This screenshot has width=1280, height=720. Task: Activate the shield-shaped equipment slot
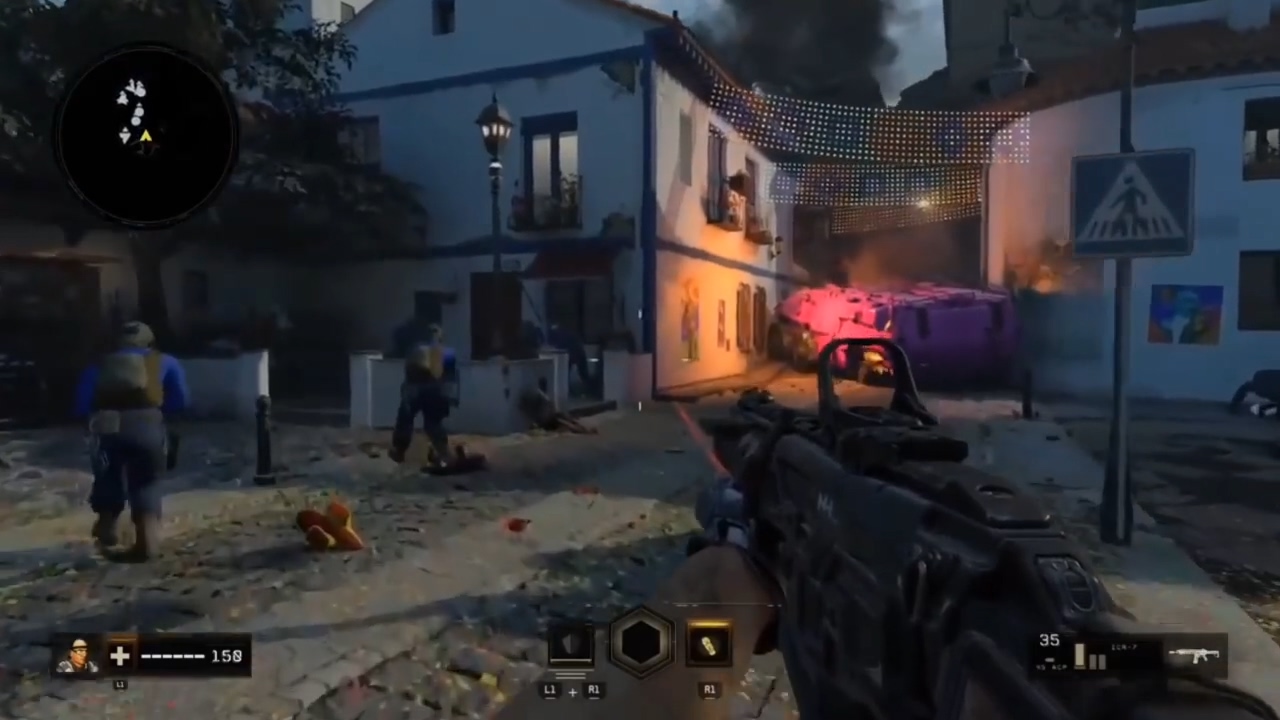pyautogui.click(x=570, y=645)
